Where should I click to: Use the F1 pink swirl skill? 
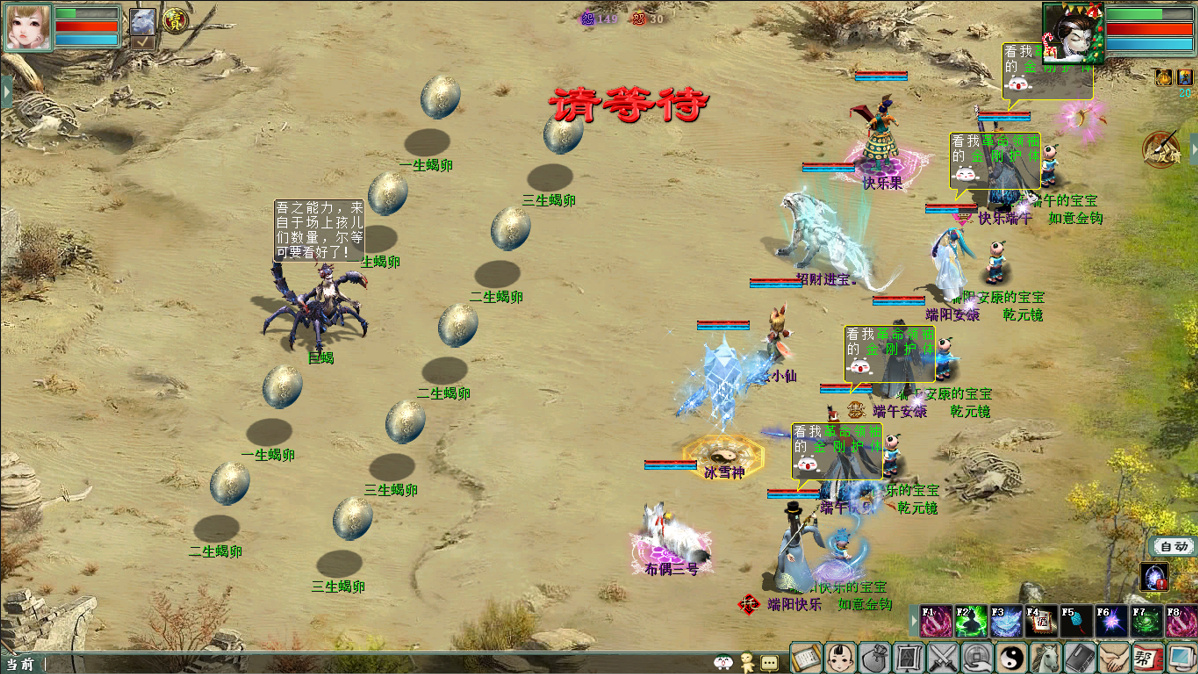[937, 621]
